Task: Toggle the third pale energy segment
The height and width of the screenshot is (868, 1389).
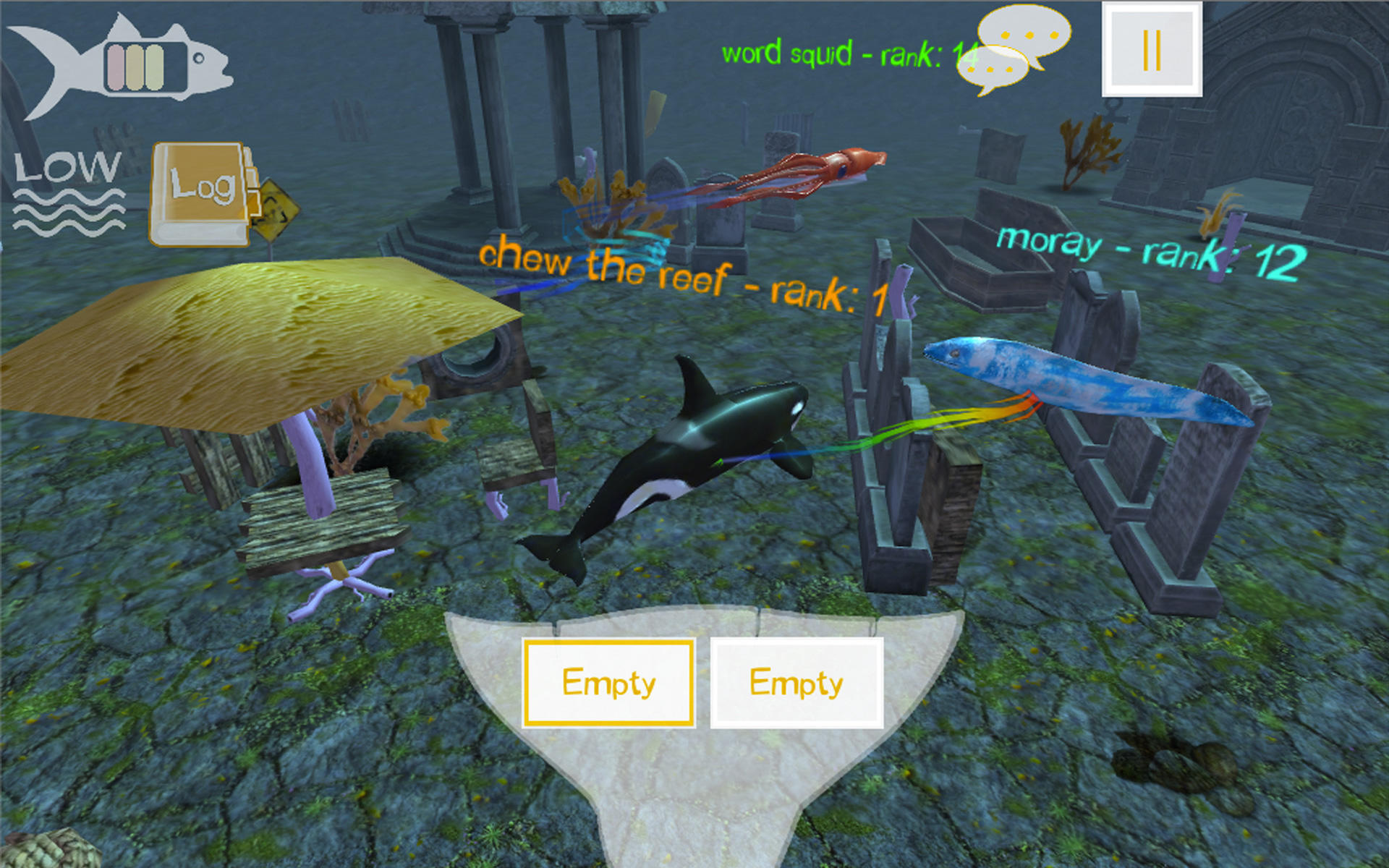Action: (x=154, y=67)
